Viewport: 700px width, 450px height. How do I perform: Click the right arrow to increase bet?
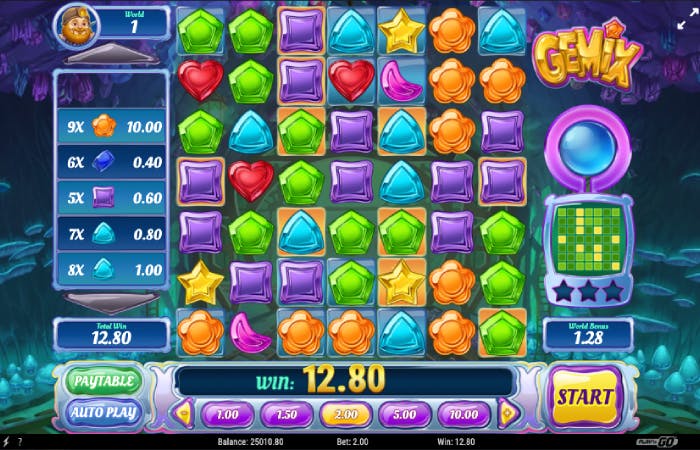point(507,413)
